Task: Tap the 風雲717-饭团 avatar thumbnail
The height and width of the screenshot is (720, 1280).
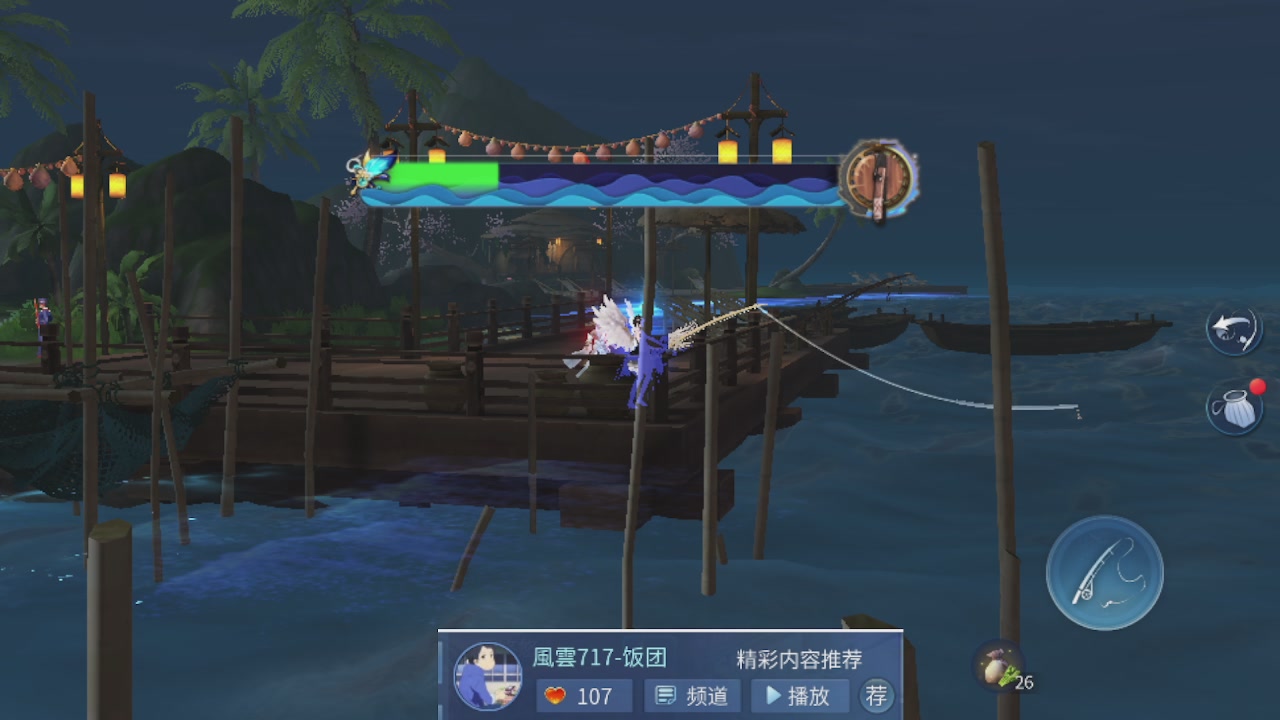Action: point(487,674)
